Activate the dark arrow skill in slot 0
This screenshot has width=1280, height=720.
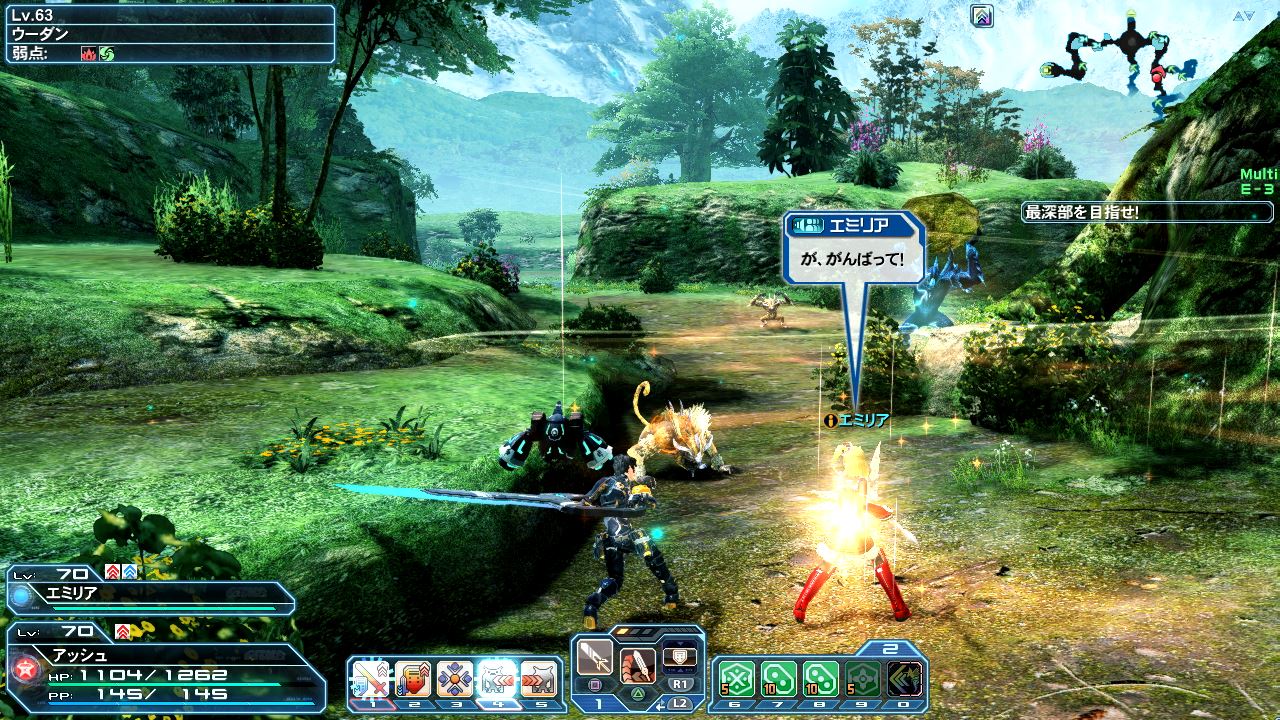tap(905, 679)
